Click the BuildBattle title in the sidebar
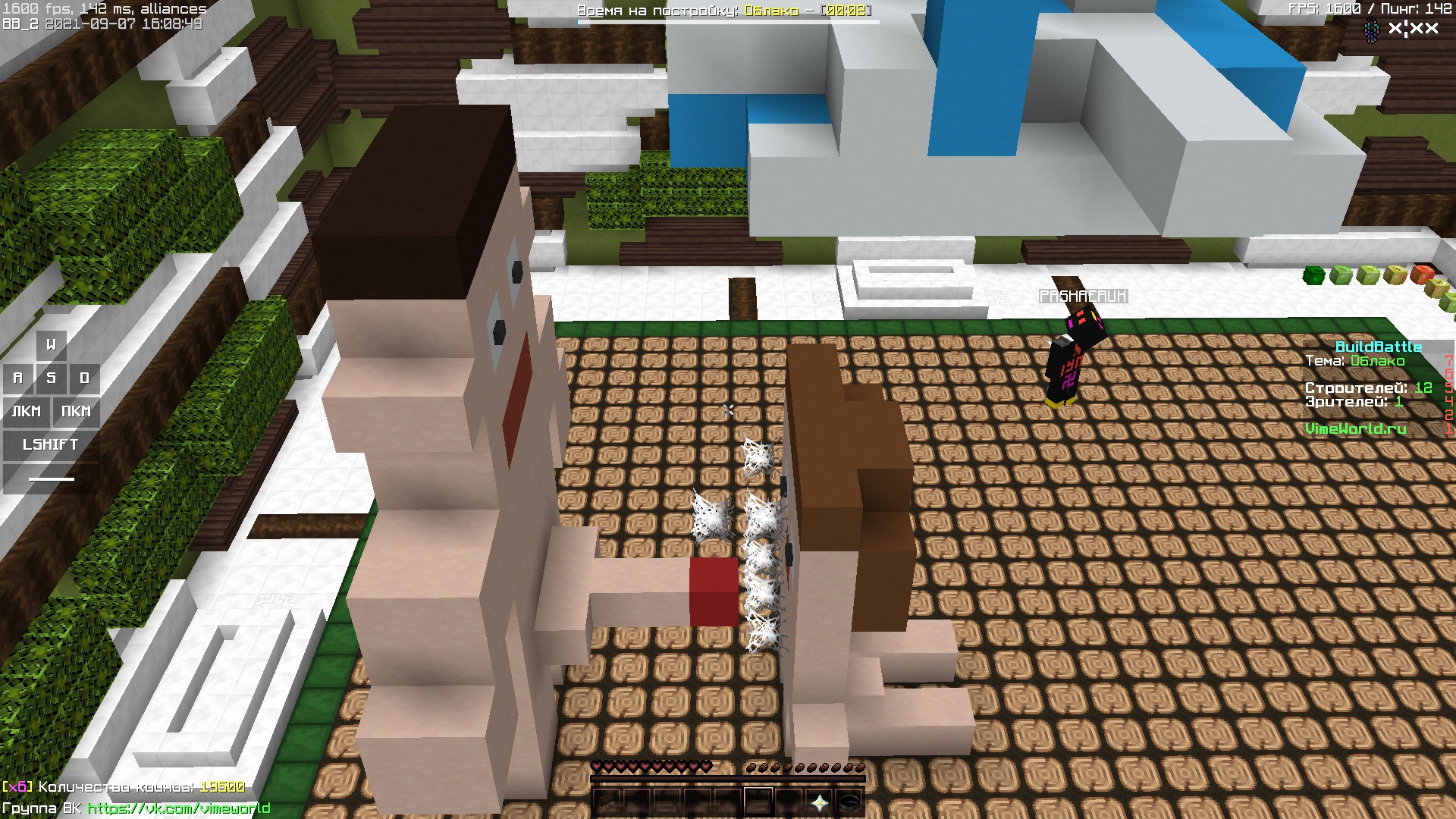This screenshot has height=819, width=1456. click(x=1378, y=347)
